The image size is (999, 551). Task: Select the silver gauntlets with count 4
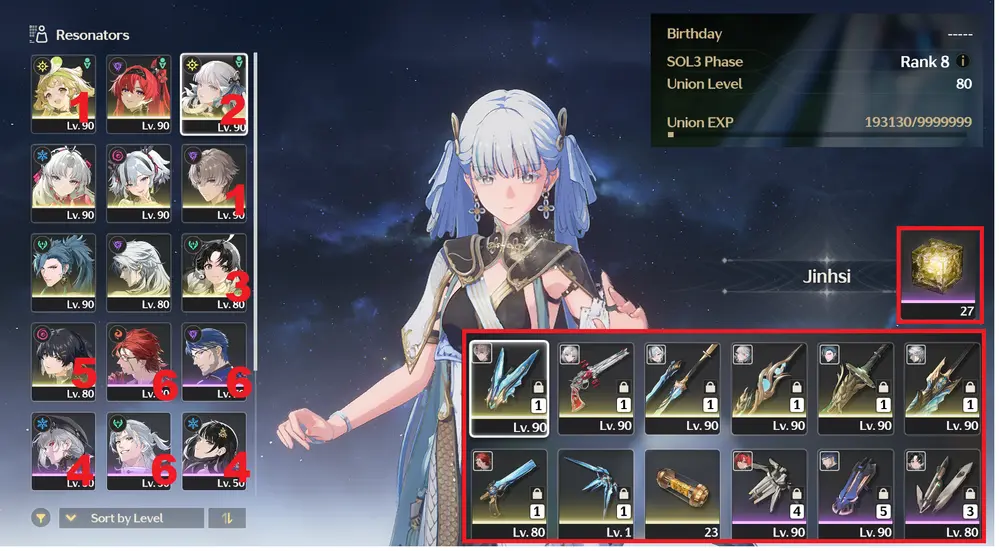tap(769, 494)
